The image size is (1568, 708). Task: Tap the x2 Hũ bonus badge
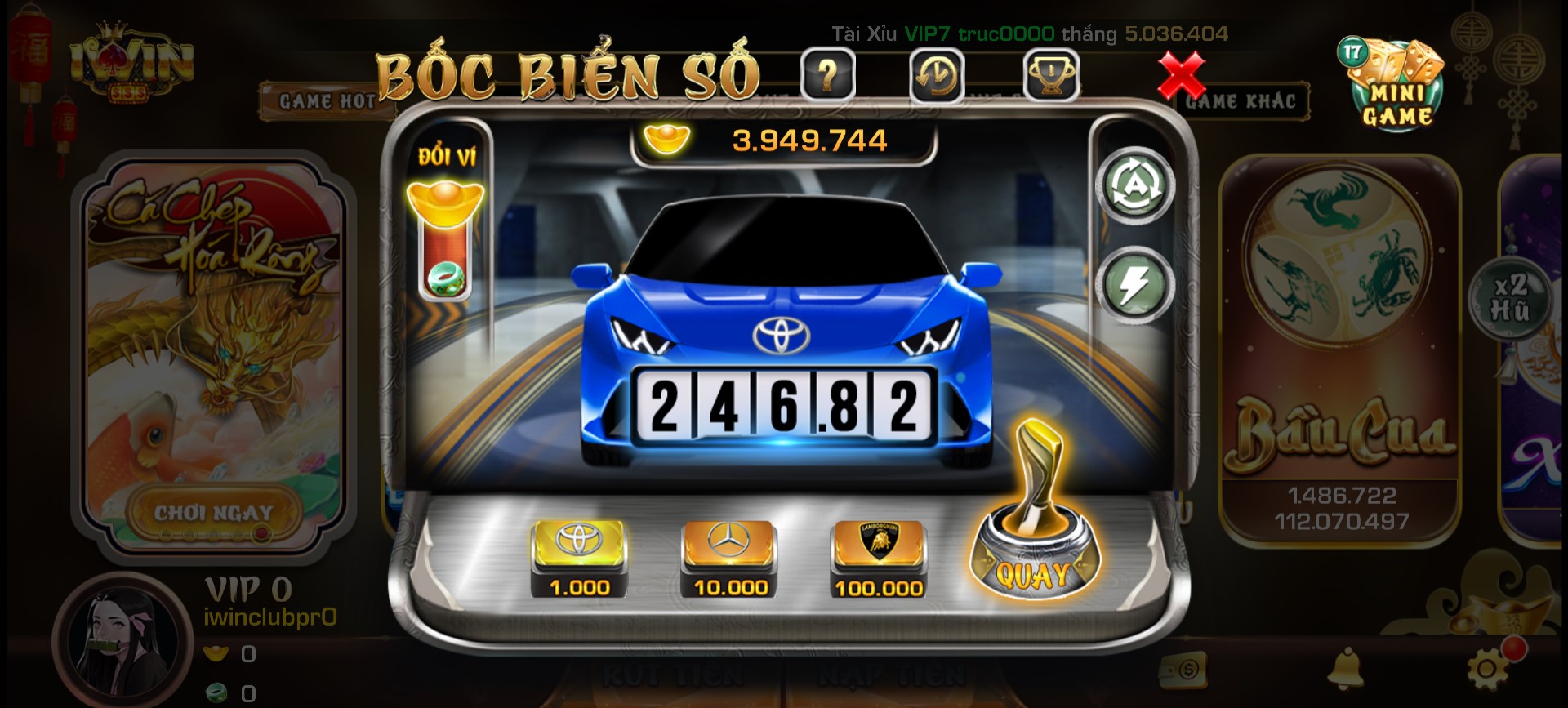pyautogui.click(x=1510, y=297)
